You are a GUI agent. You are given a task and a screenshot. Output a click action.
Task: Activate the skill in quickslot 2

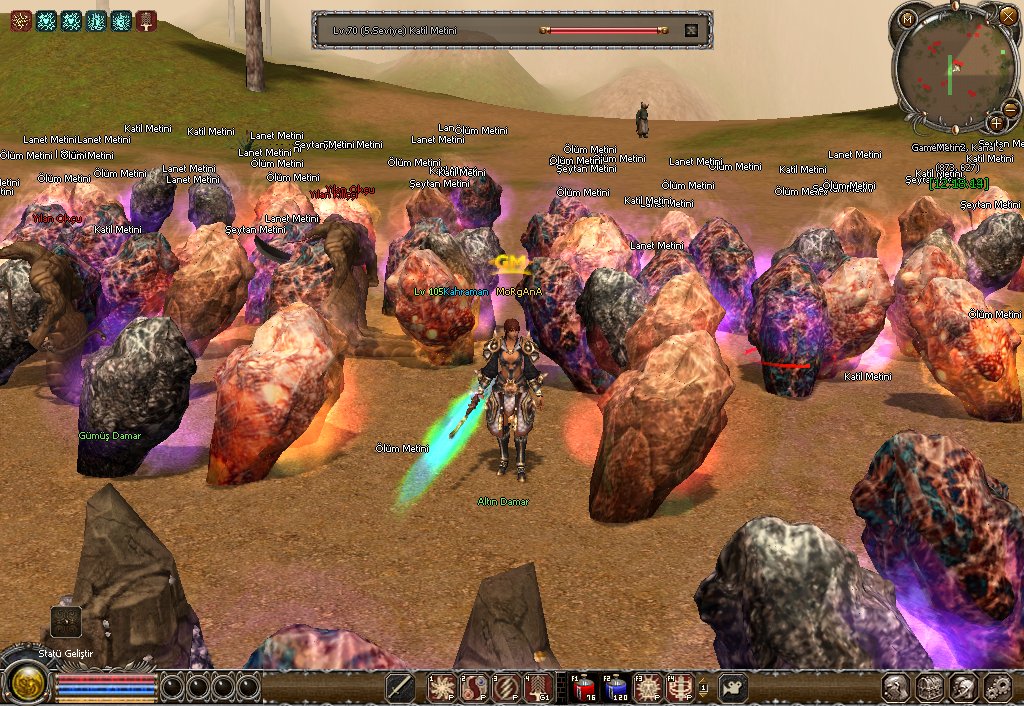pos(474,687)
